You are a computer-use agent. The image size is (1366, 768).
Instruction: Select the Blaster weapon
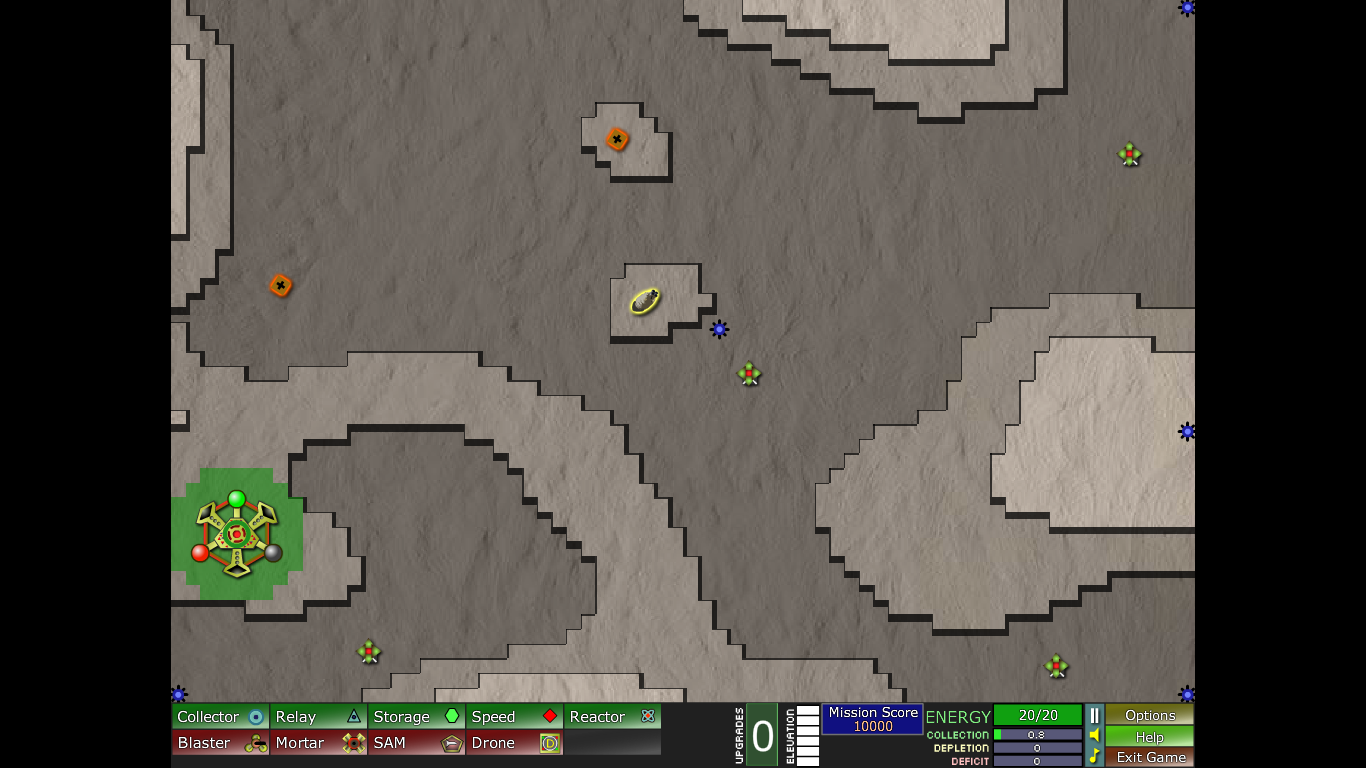point(220,743)
